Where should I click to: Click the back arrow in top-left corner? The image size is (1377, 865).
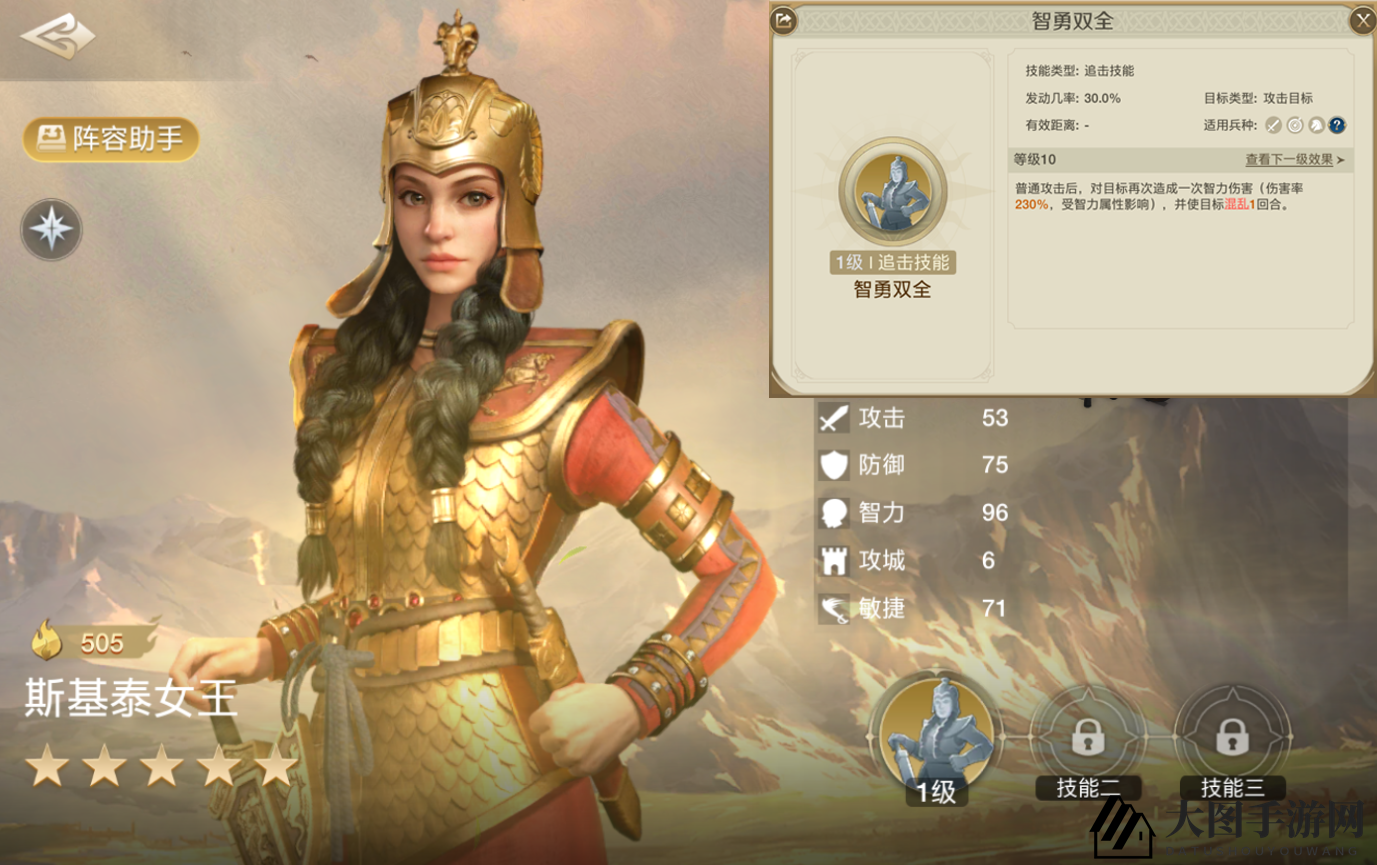55,37
